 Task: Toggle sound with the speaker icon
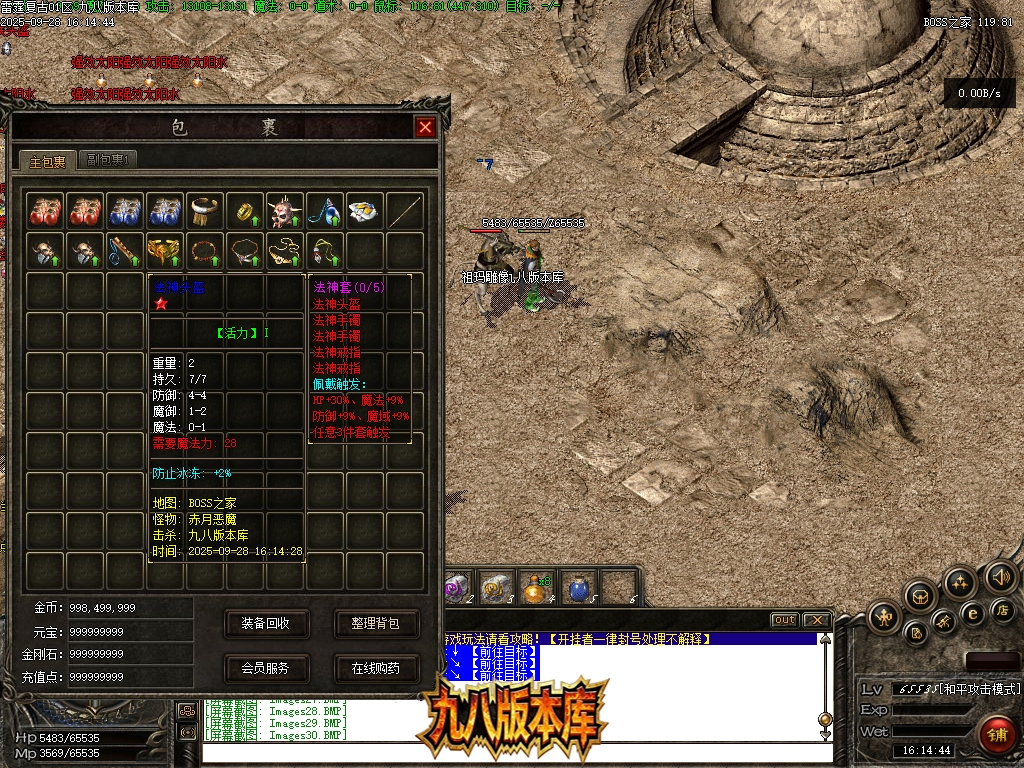point(1000,577)
